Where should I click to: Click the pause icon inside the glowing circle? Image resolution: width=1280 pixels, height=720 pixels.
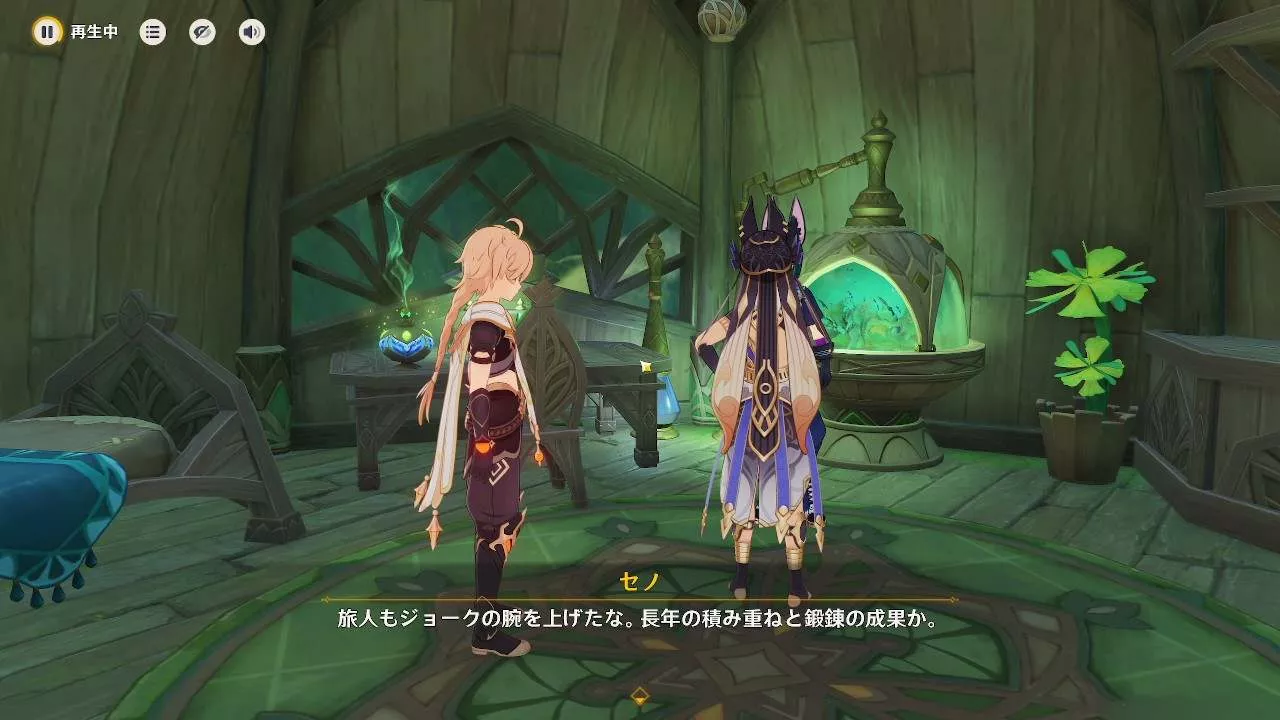[x=47, y=32]
